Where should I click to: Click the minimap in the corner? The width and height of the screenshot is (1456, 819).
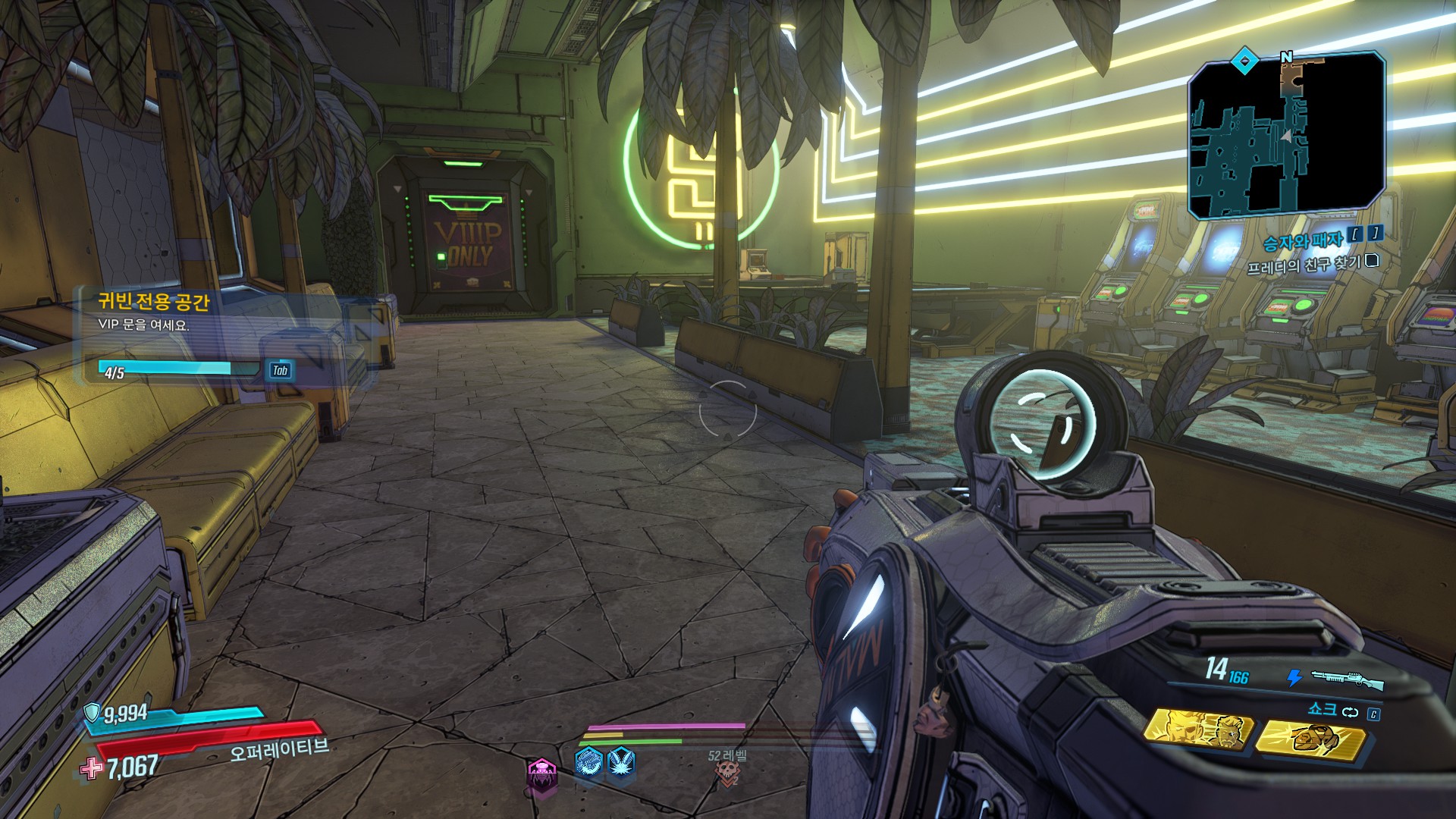tap(1286, 135)
